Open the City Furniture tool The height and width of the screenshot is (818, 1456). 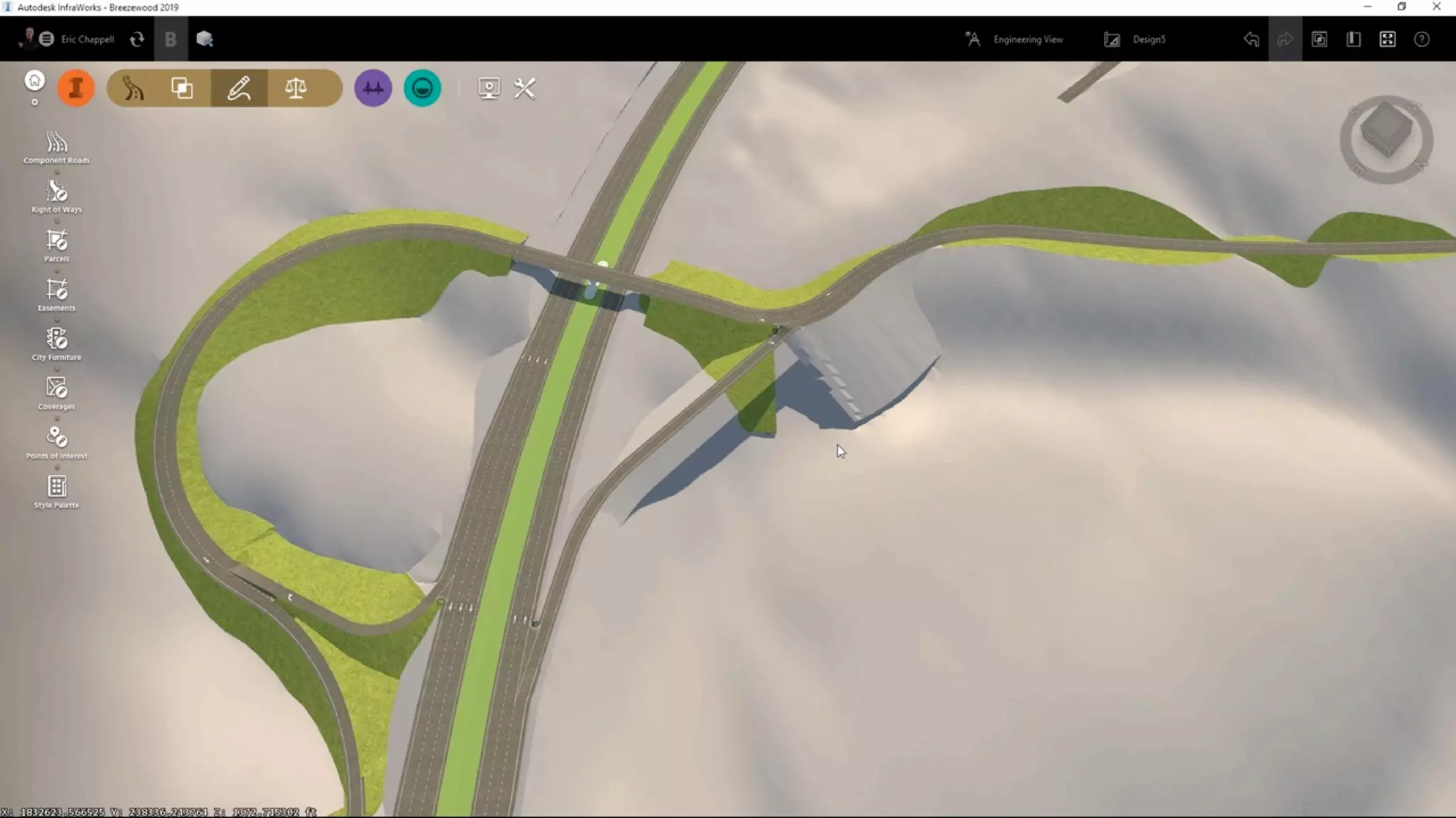(x=56, y=344)
